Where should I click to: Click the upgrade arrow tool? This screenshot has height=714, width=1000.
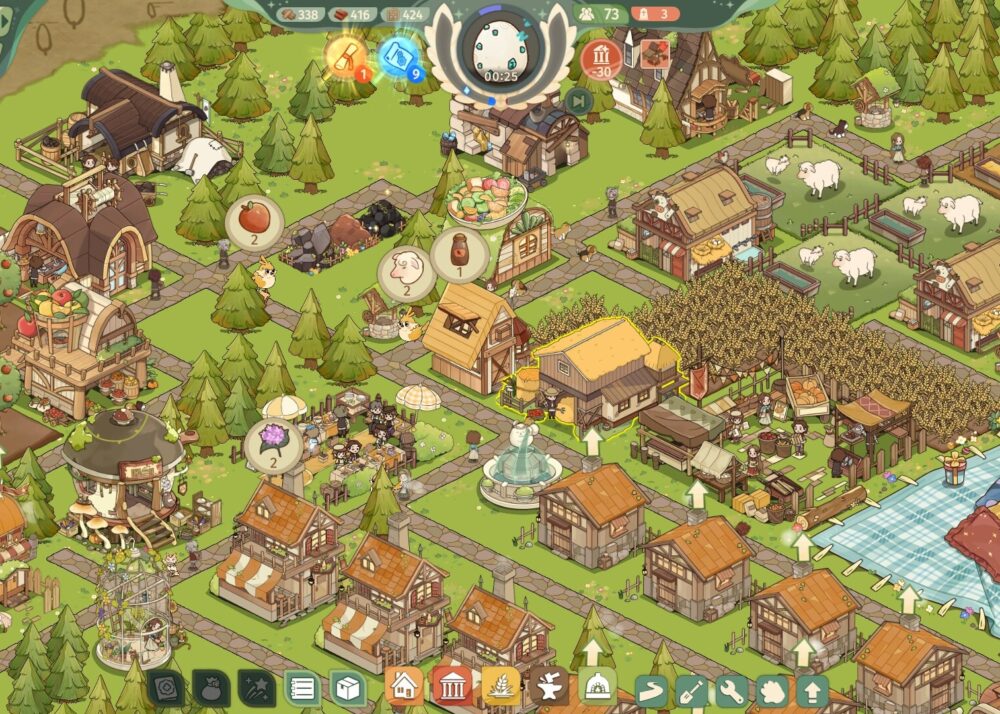(x=812, y=691)
